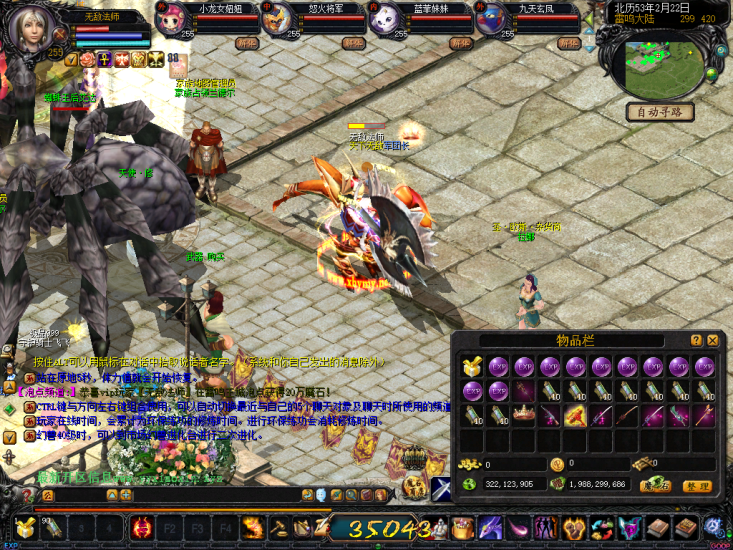Select the highlighted red-gold hammer item
Screen dimensions: 733x550
[x=575, y=414]
